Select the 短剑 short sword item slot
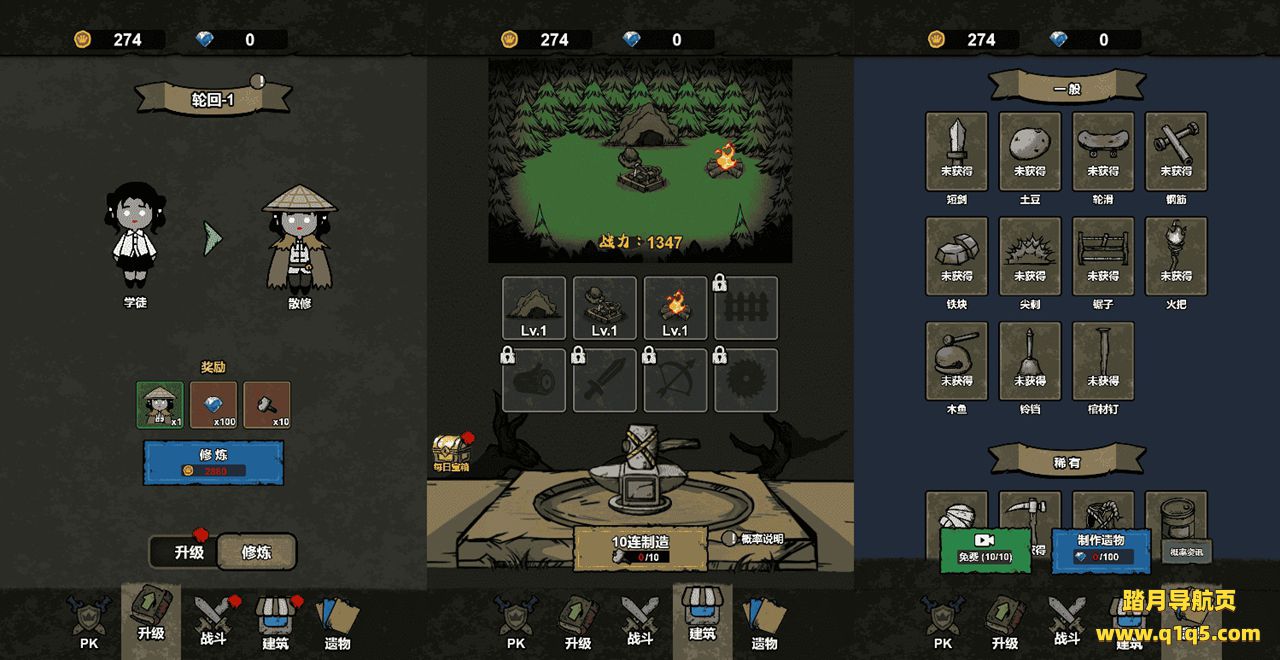This screenshot has width=1280, height=660. point(957,151)
